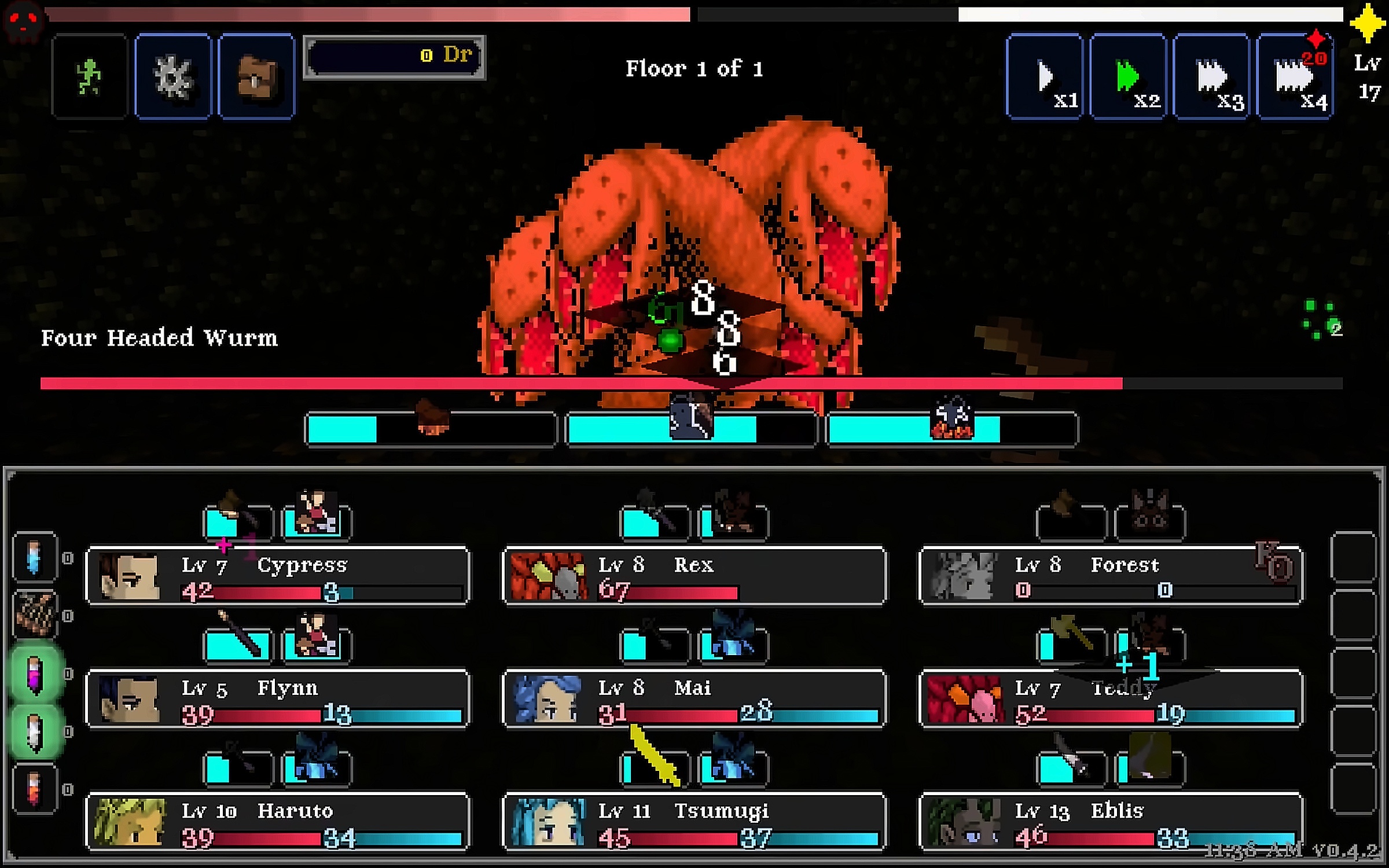Image resolution: width=1389 pixels, height=868 pixels.
Task: Use the highlighted pink potion slot
Action: tap(35, 674)
